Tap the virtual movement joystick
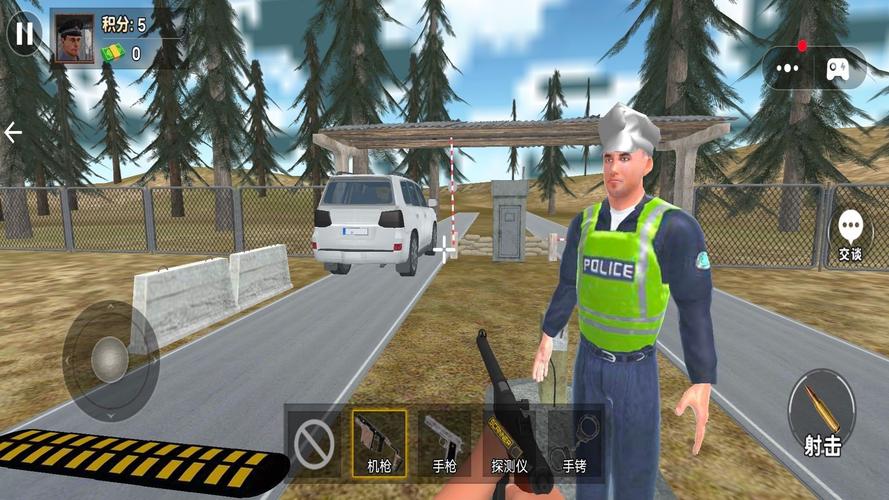 click(109, 357)
